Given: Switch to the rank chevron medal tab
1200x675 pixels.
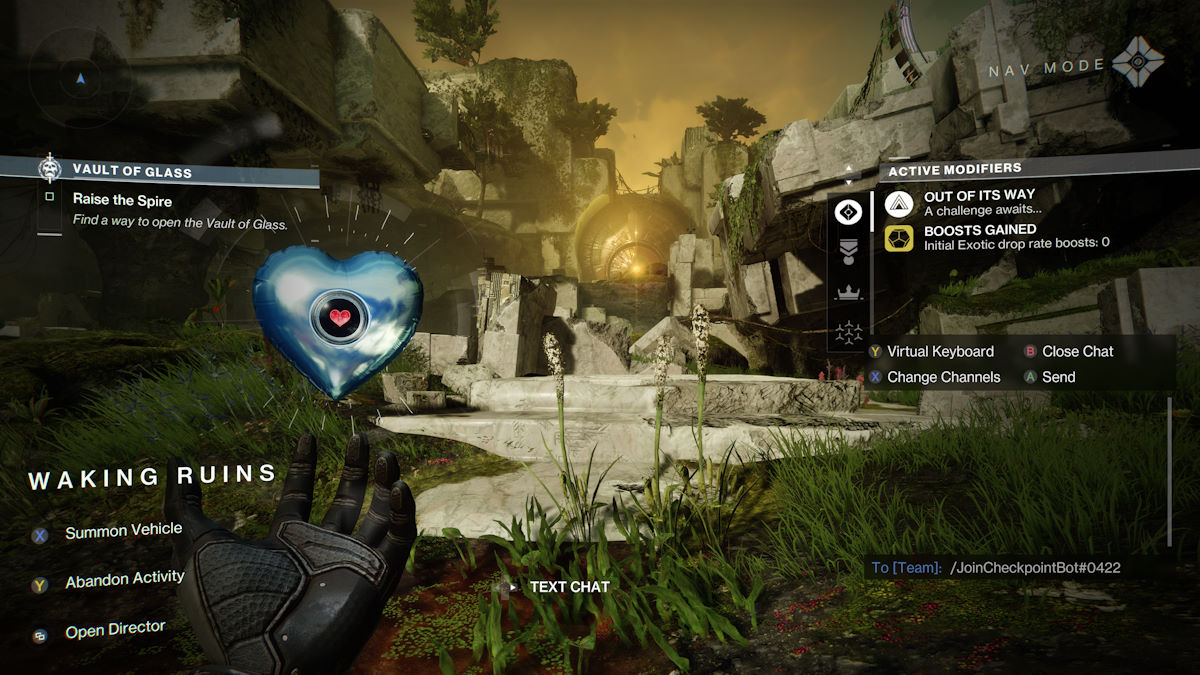Looking at the screenshot, I should point(848,251).
